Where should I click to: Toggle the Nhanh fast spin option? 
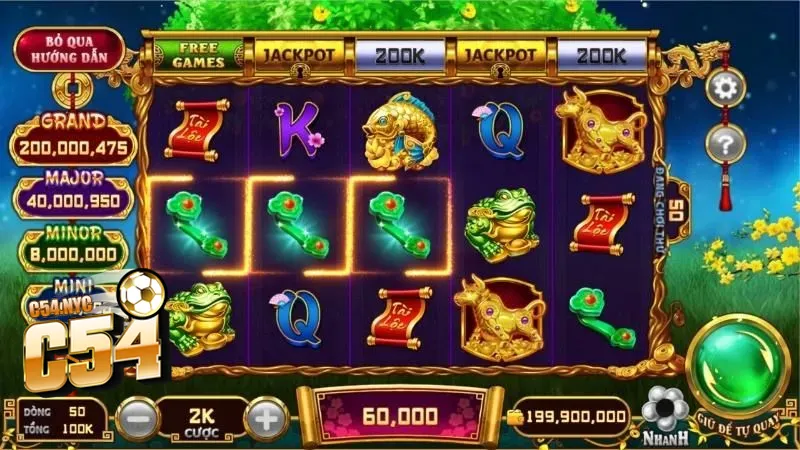[663, 412]
